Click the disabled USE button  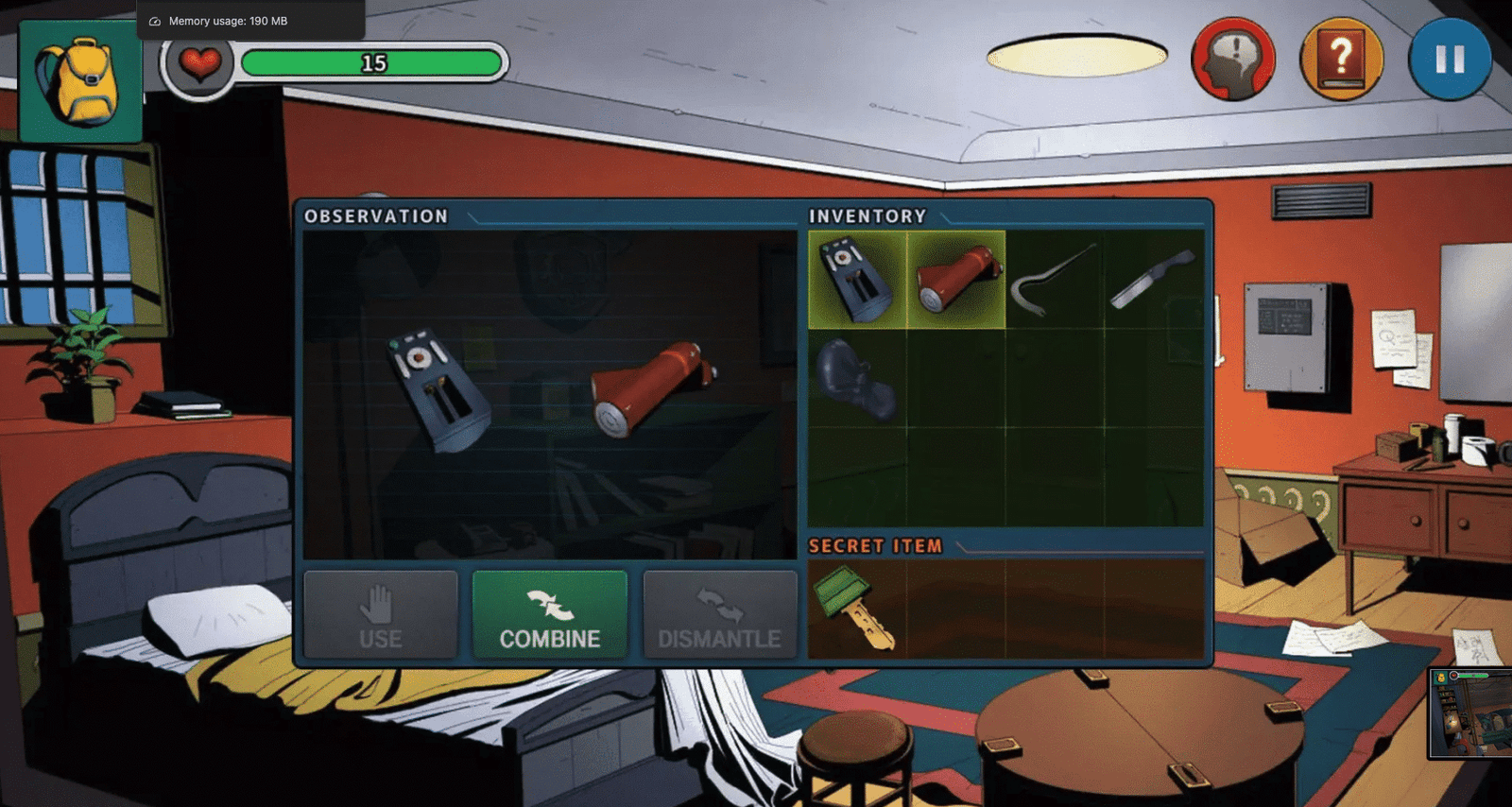pos(381,614)
